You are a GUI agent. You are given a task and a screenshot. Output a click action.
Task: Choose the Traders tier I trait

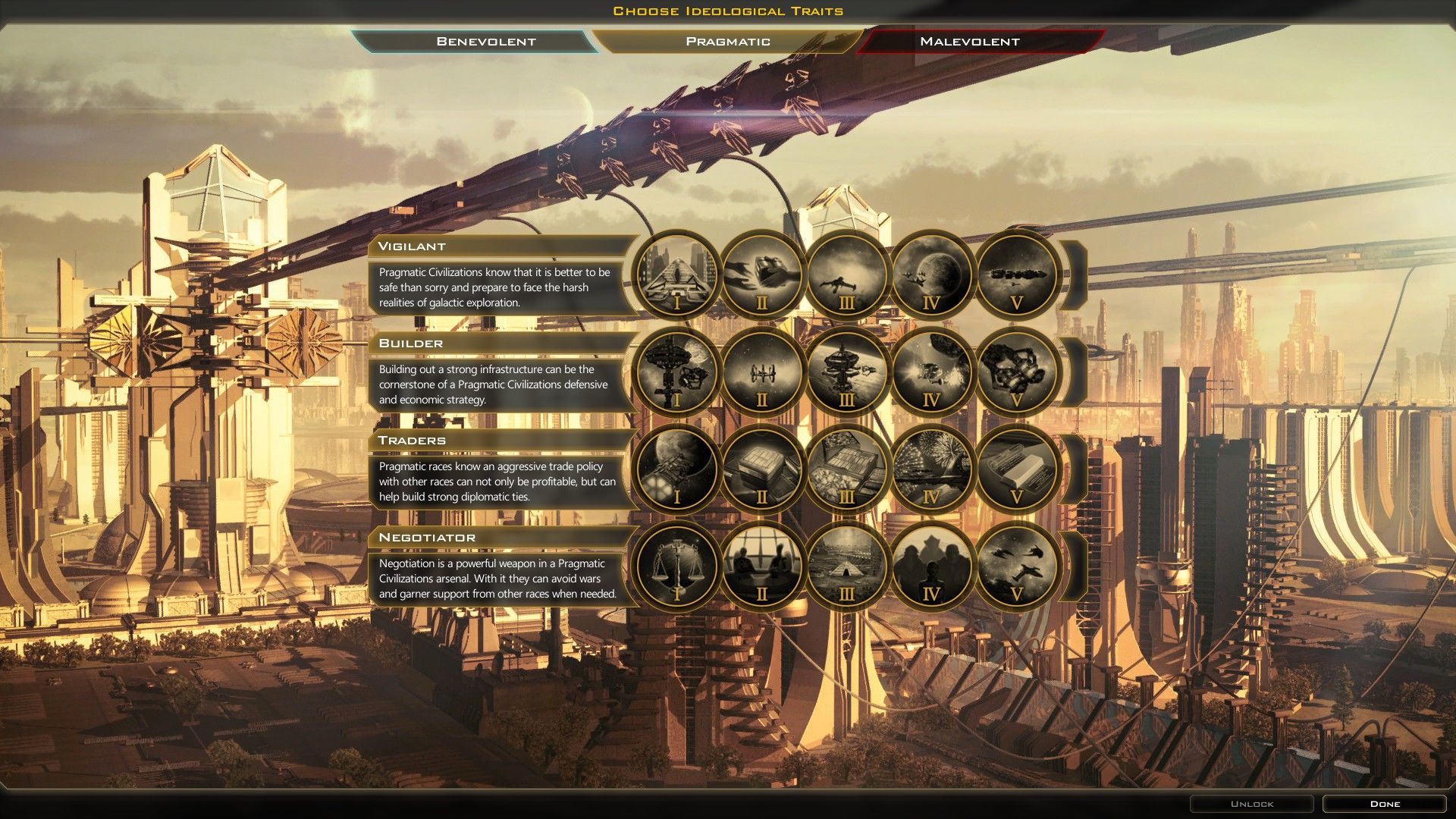click(x=677, y=469)
